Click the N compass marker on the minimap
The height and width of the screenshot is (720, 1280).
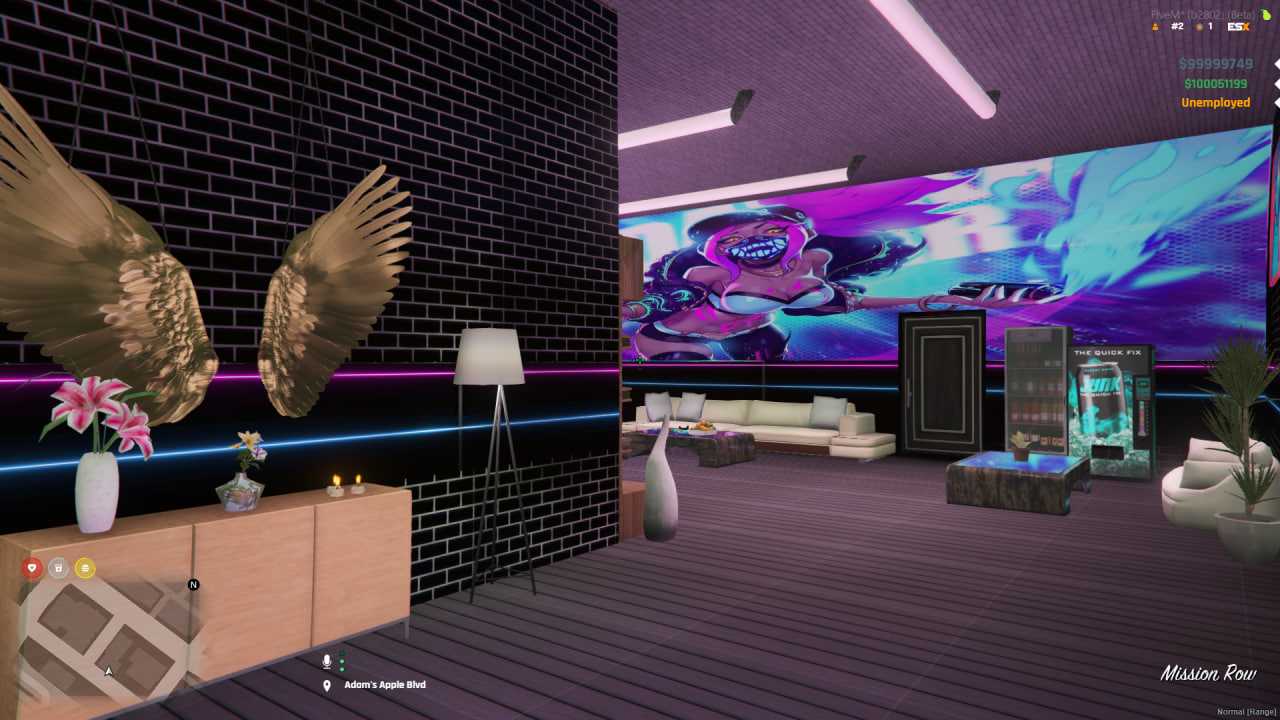click(193, 585)
